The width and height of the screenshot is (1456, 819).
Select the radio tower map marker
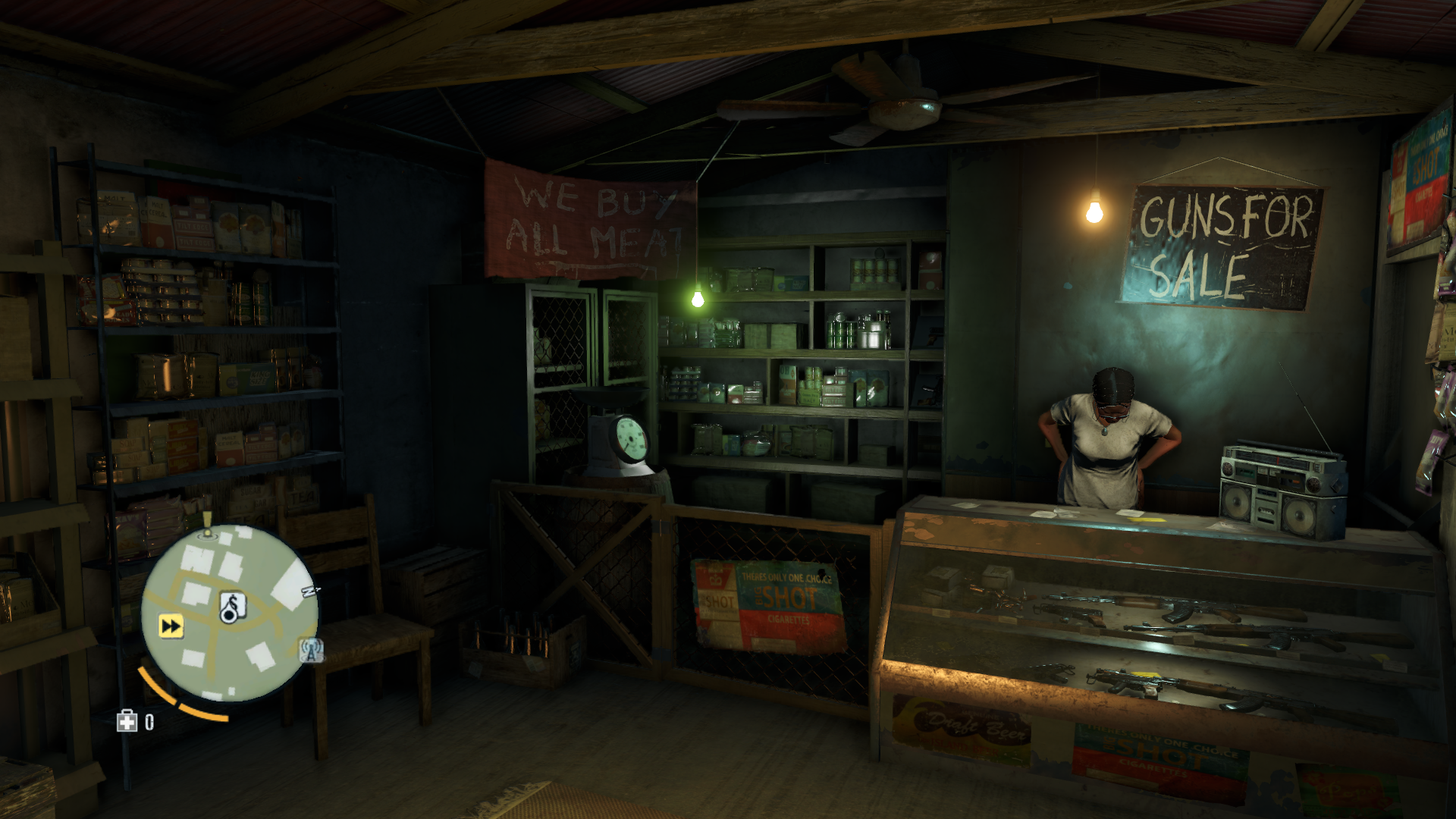click(x=311, y=649)
